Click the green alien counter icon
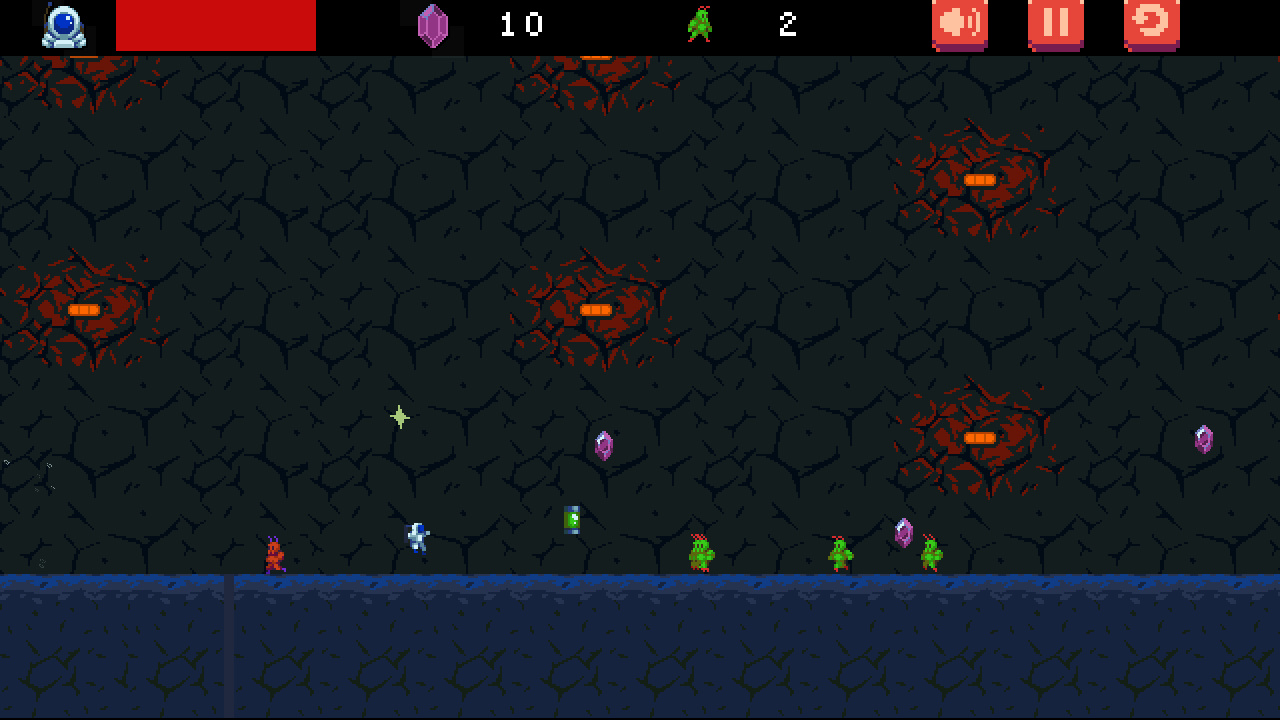This screenshot has width=1280, height=720. 700,24
